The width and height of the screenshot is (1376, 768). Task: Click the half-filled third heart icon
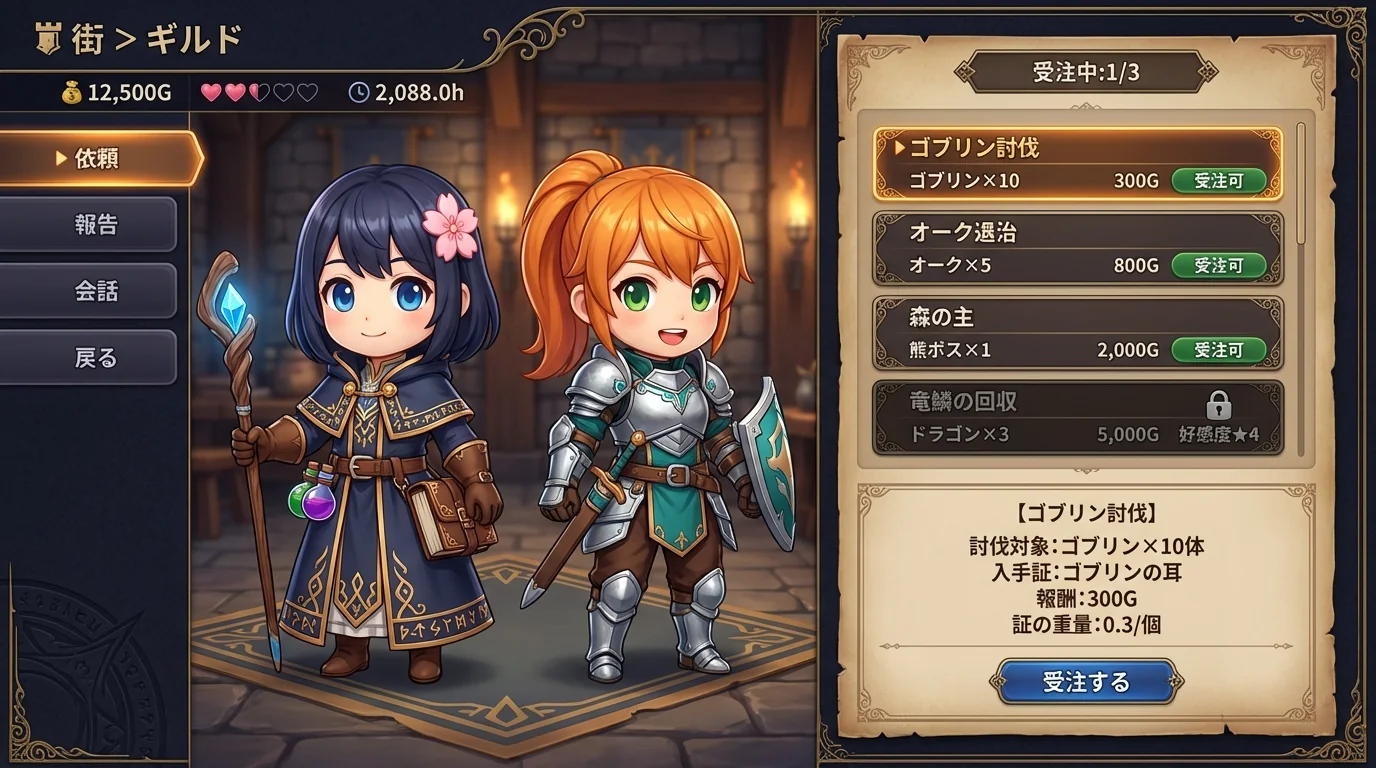(x=257, y=90)
